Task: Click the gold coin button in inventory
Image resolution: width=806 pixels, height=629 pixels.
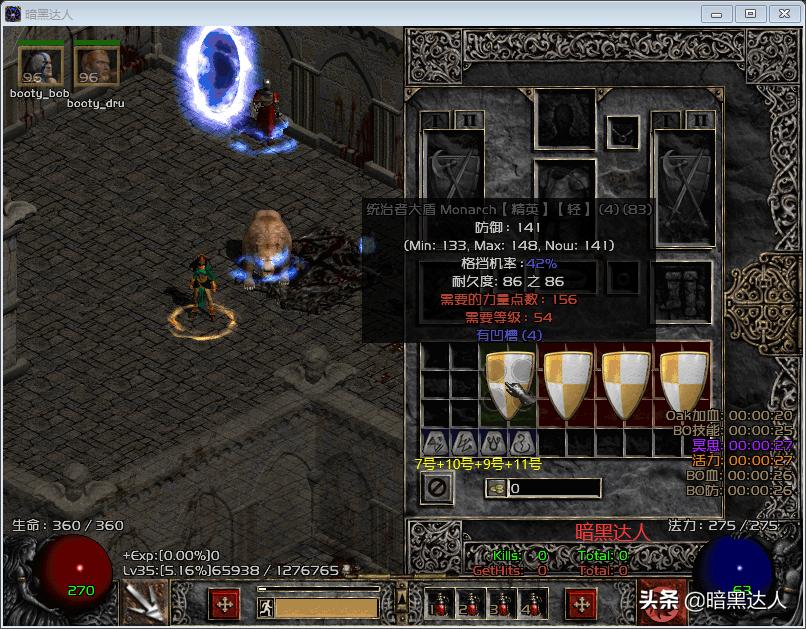Action: click(x=496, y=488)
